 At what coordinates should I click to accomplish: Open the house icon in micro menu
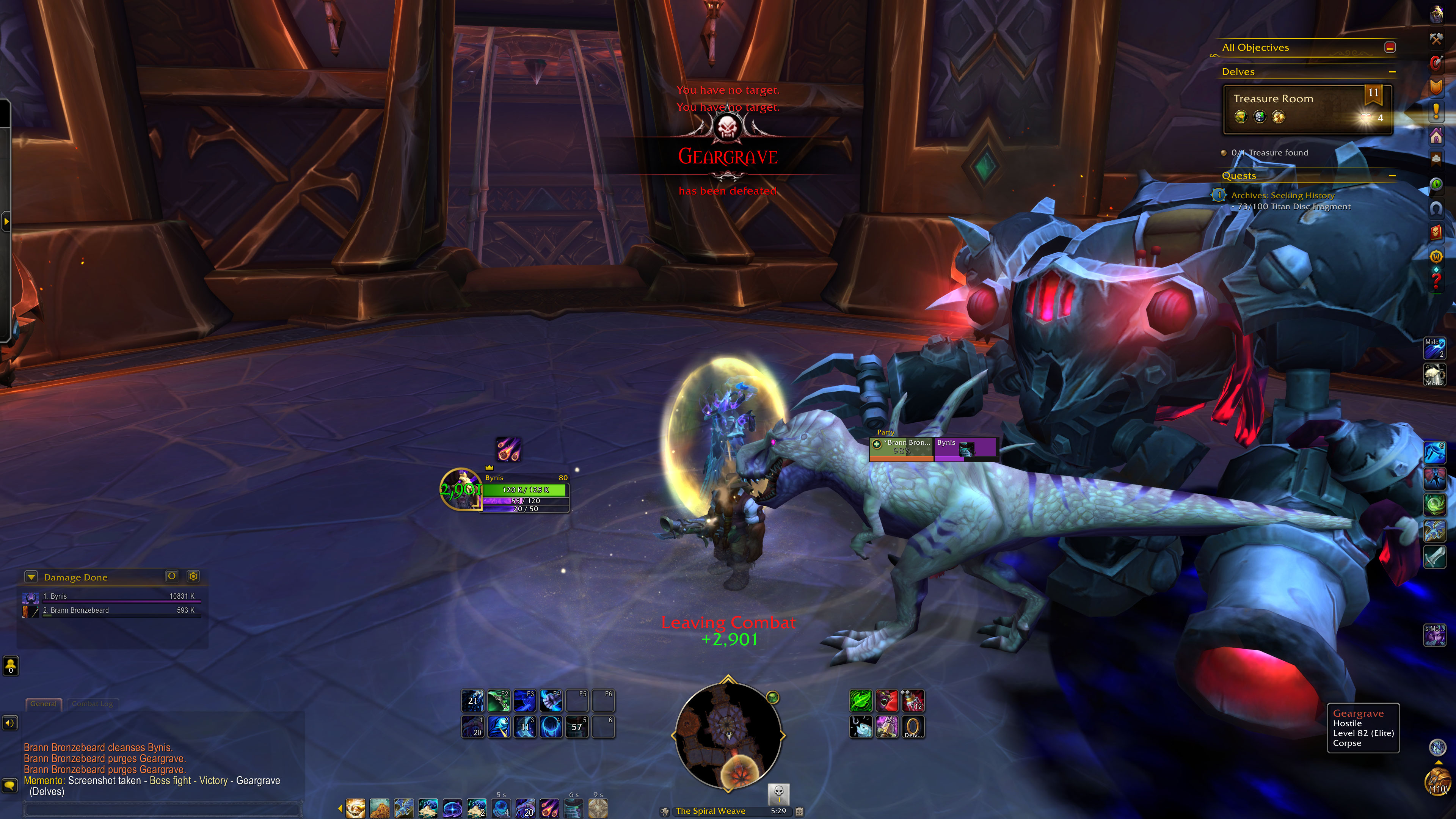(x=1436, y=136)
